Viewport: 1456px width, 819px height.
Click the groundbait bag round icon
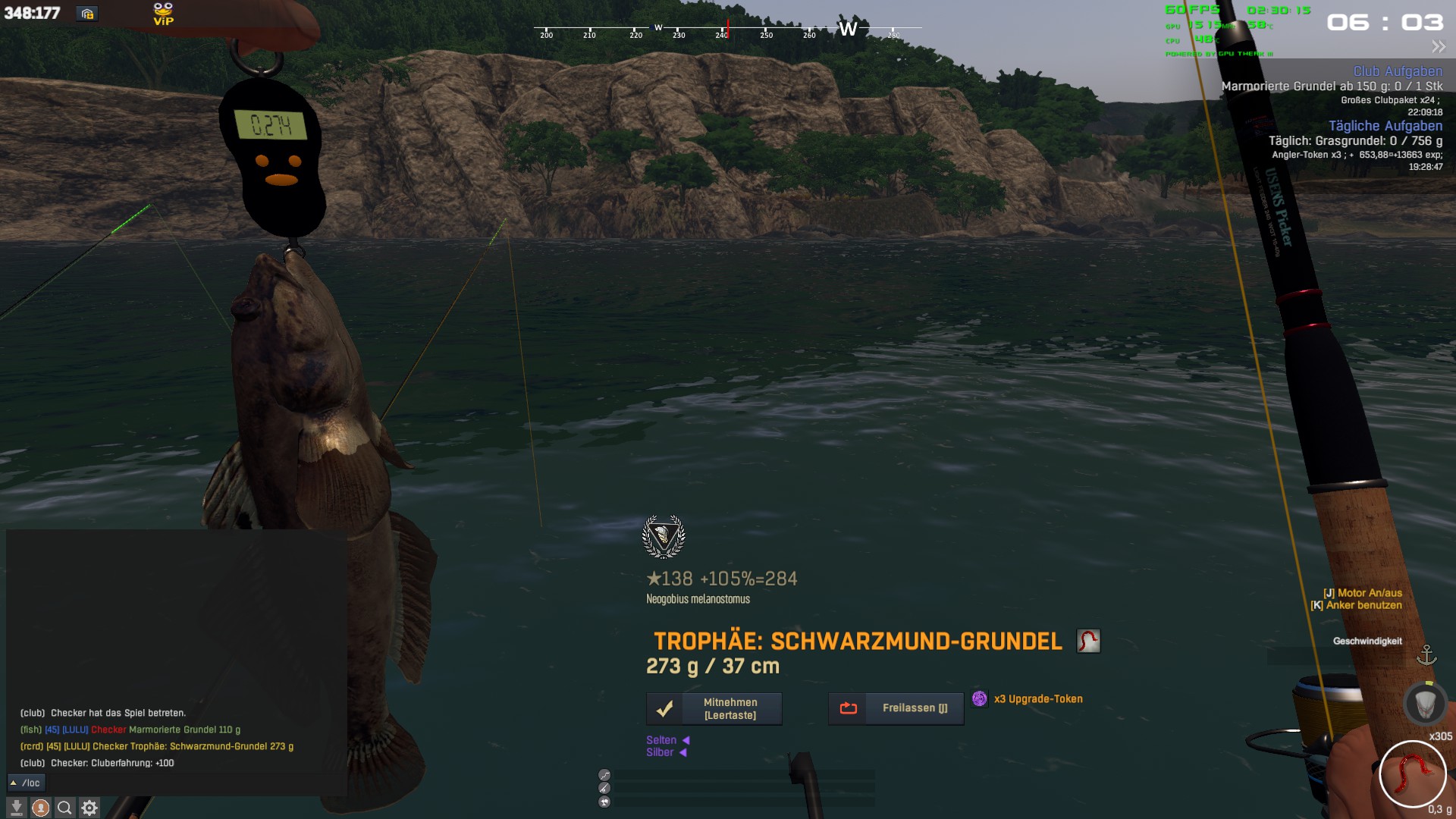[x=1425, y=703]
